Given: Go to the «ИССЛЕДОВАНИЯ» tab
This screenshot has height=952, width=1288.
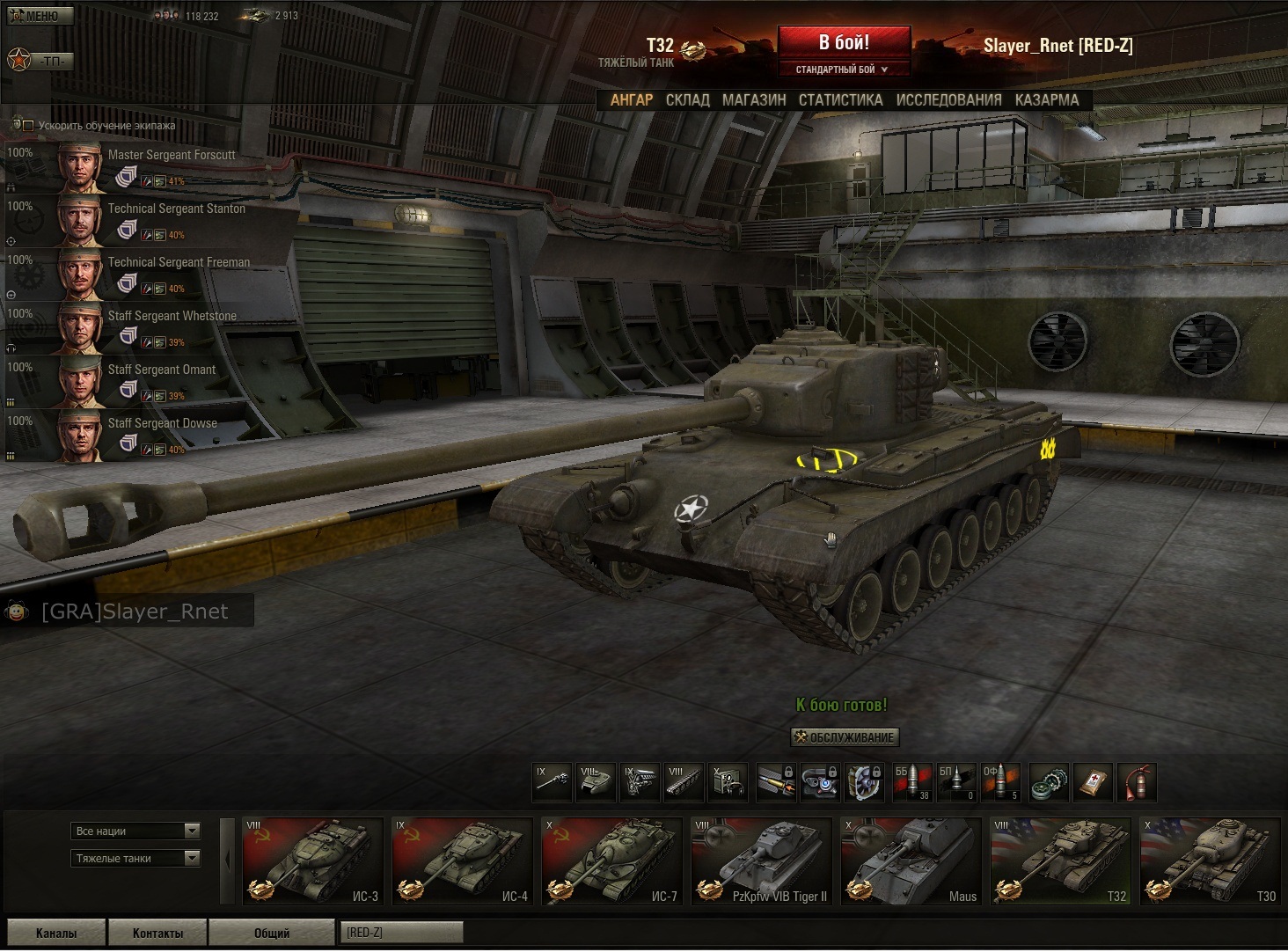Looking at the screenshot, I should (x=948, y=100).
